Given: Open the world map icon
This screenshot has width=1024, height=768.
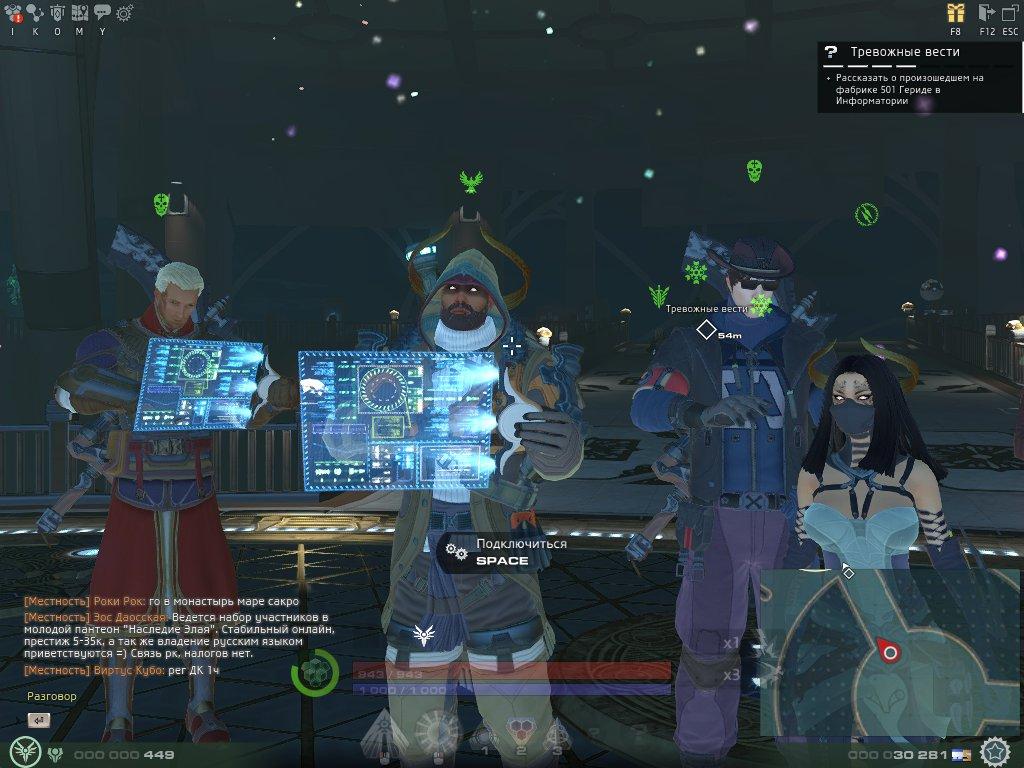Looking at the screenshot, I should click(79, 13).
